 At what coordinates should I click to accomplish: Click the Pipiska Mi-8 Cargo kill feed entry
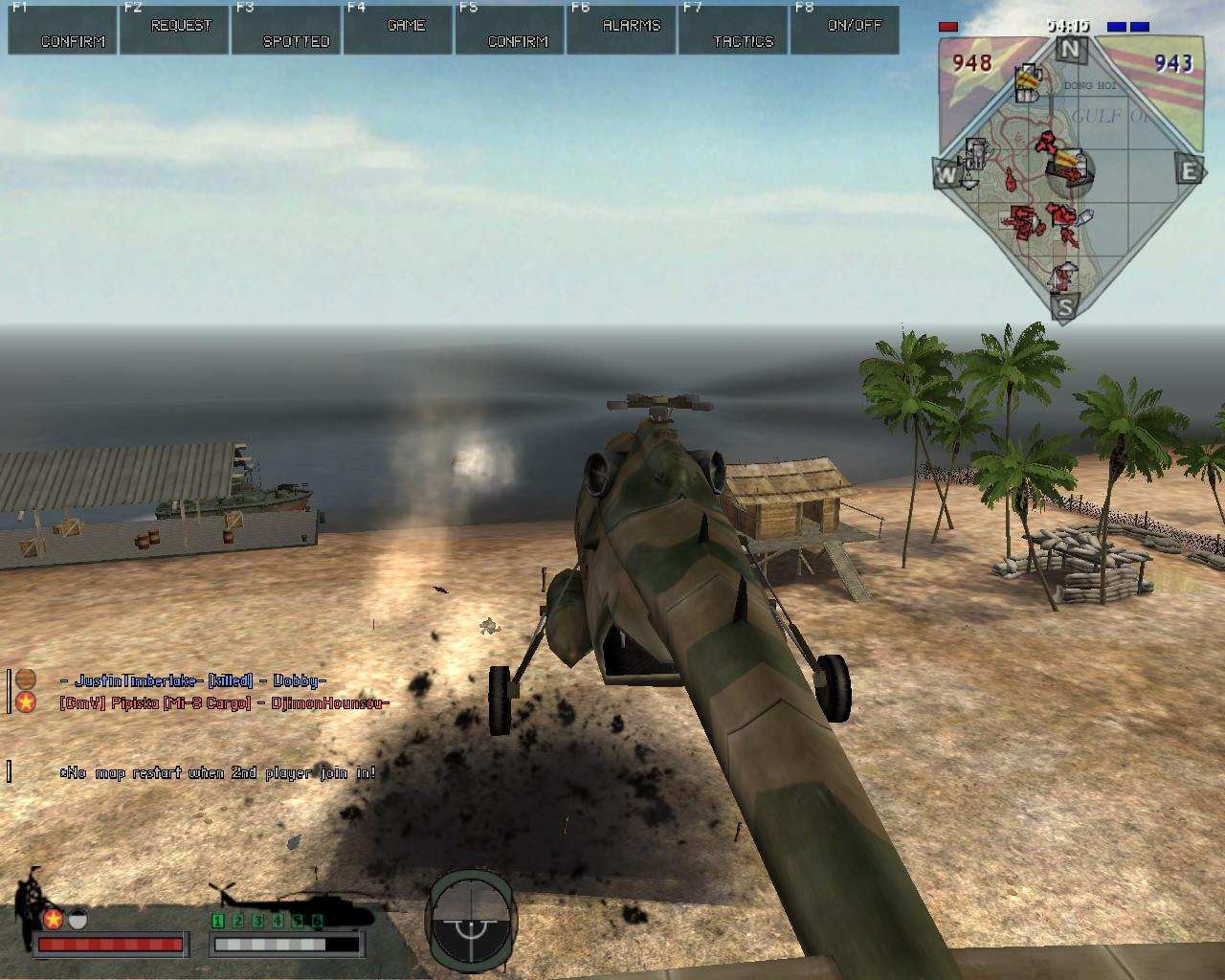click(x=224, y=703)
